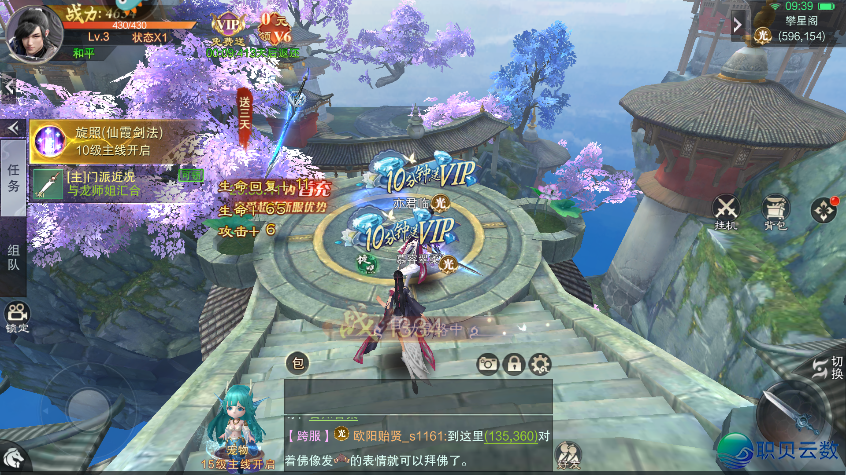
Task: Select the 旋照 sword skill unlock entry
Action: pyautogui.click(x=112, y=141)
